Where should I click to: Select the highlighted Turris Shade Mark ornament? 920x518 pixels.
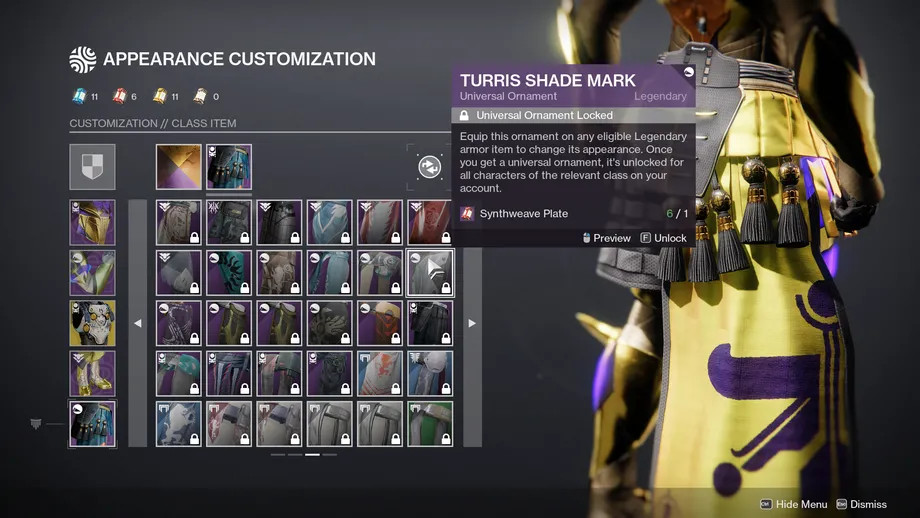430,273
